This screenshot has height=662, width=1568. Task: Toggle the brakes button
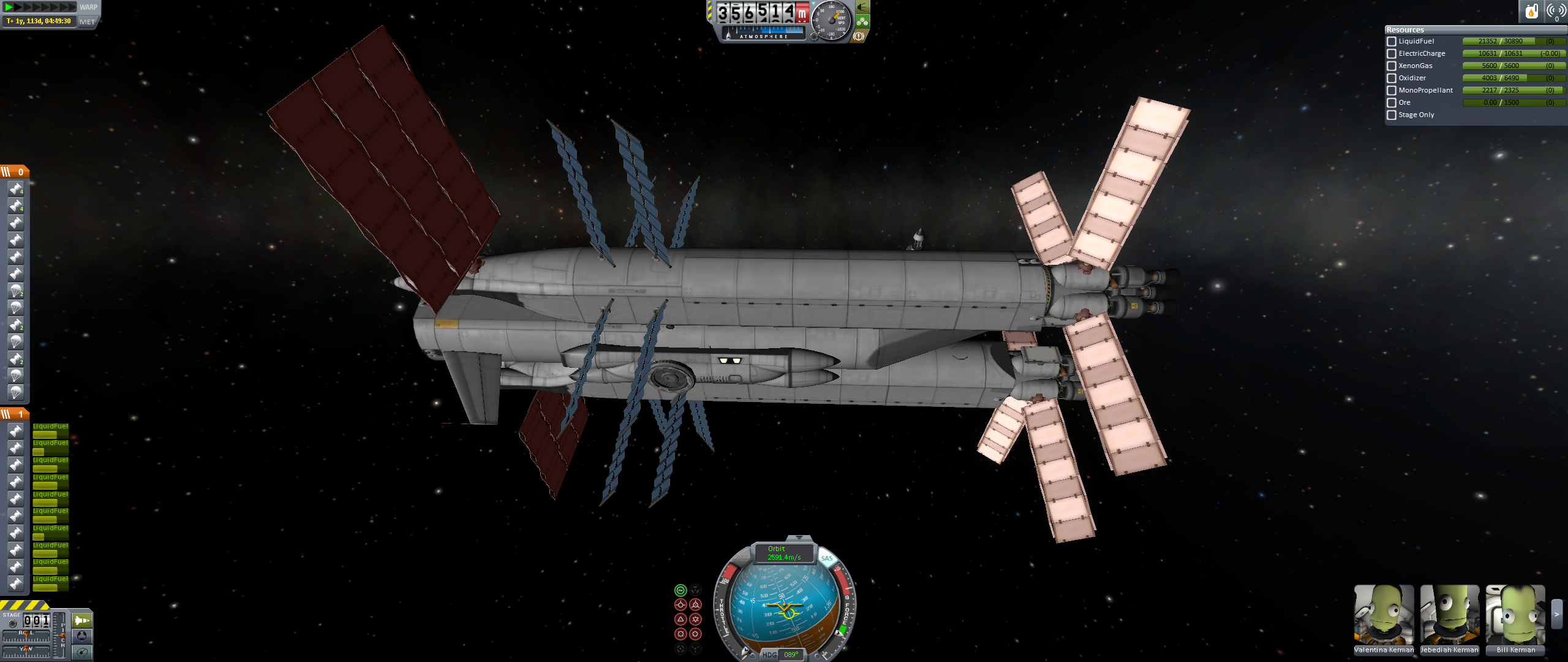[x=859, y=37]
